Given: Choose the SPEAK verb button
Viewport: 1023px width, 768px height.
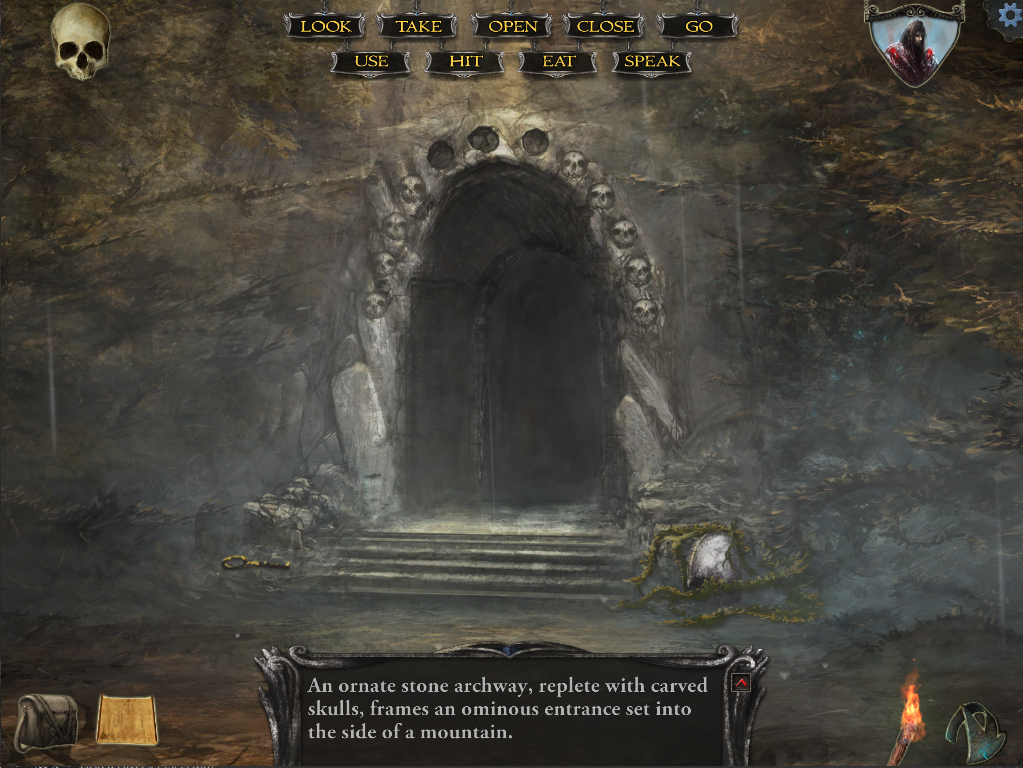Looking at the screenshot, I should (x=652, y=62).
